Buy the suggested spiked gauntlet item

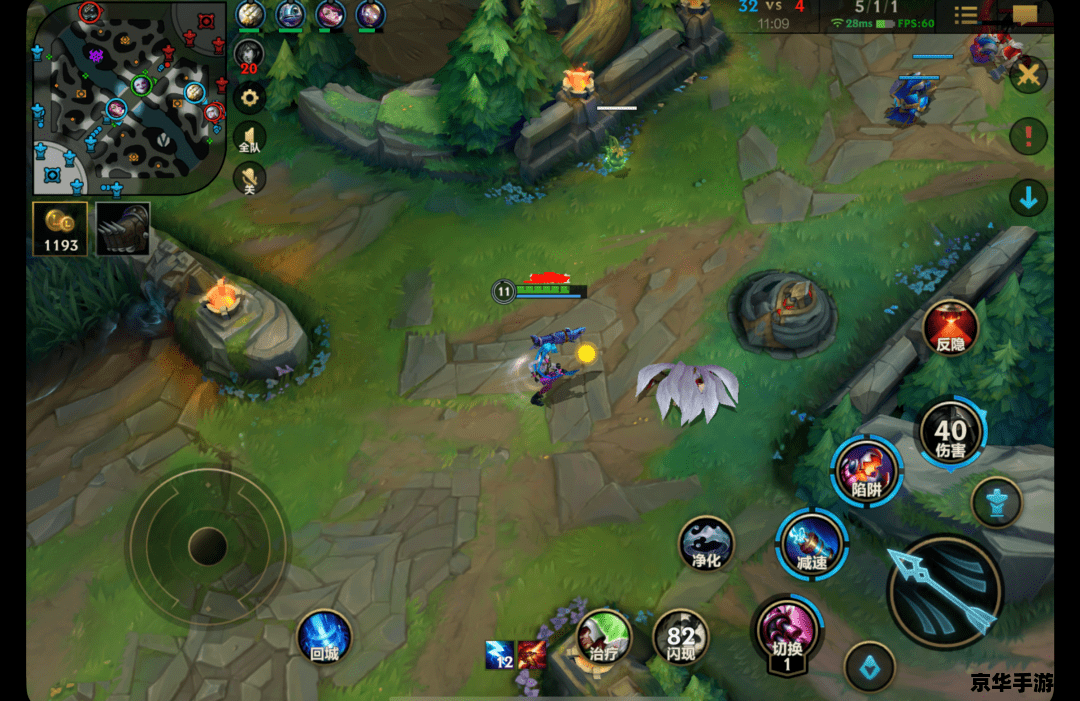[x=123, y=229]
